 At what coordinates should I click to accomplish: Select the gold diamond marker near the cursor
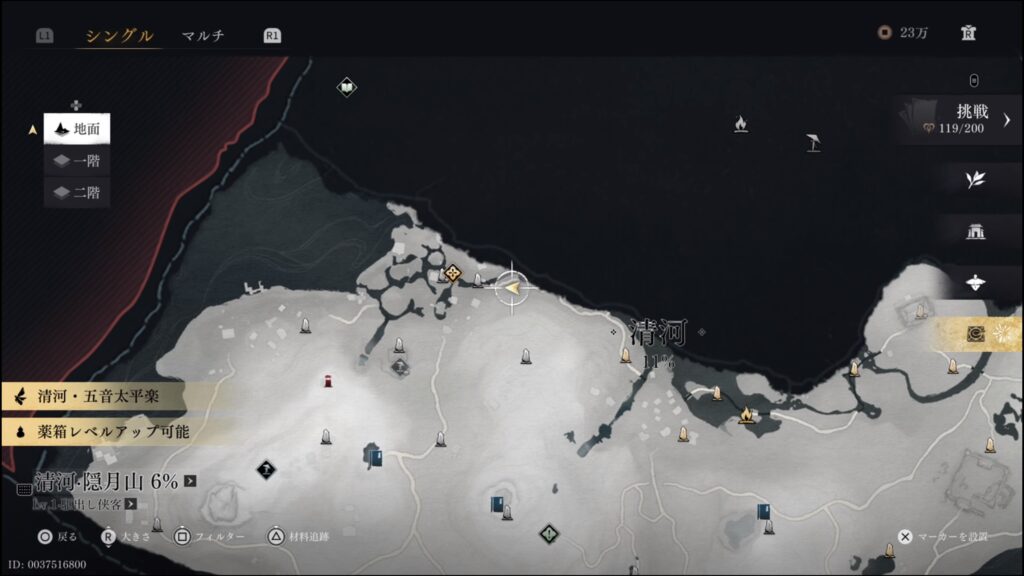click(452, 273)
